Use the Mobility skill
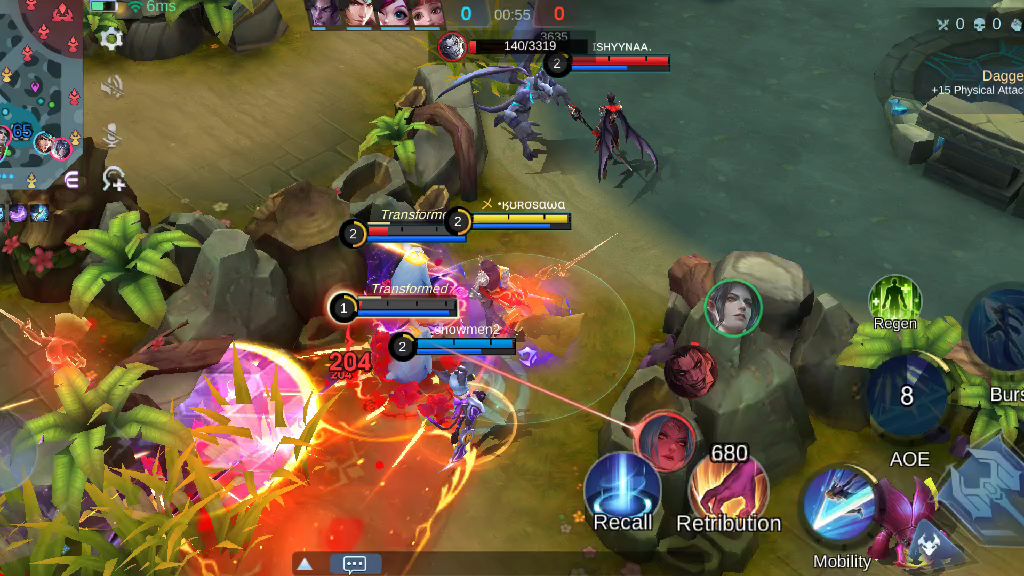 pyautogui.click(x=838, y=503)
